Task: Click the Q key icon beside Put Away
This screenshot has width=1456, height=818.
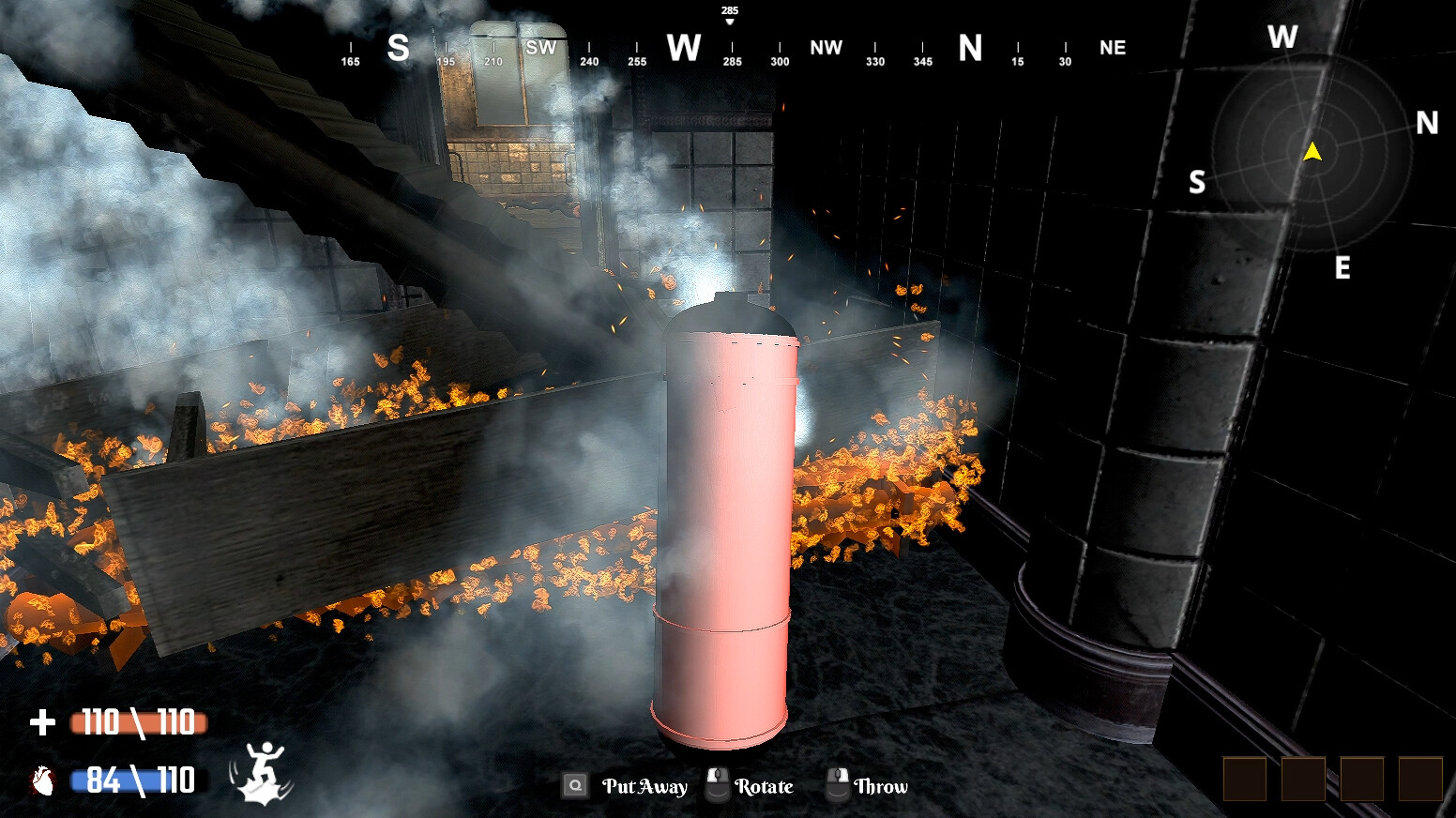Action: pos(573,785)
